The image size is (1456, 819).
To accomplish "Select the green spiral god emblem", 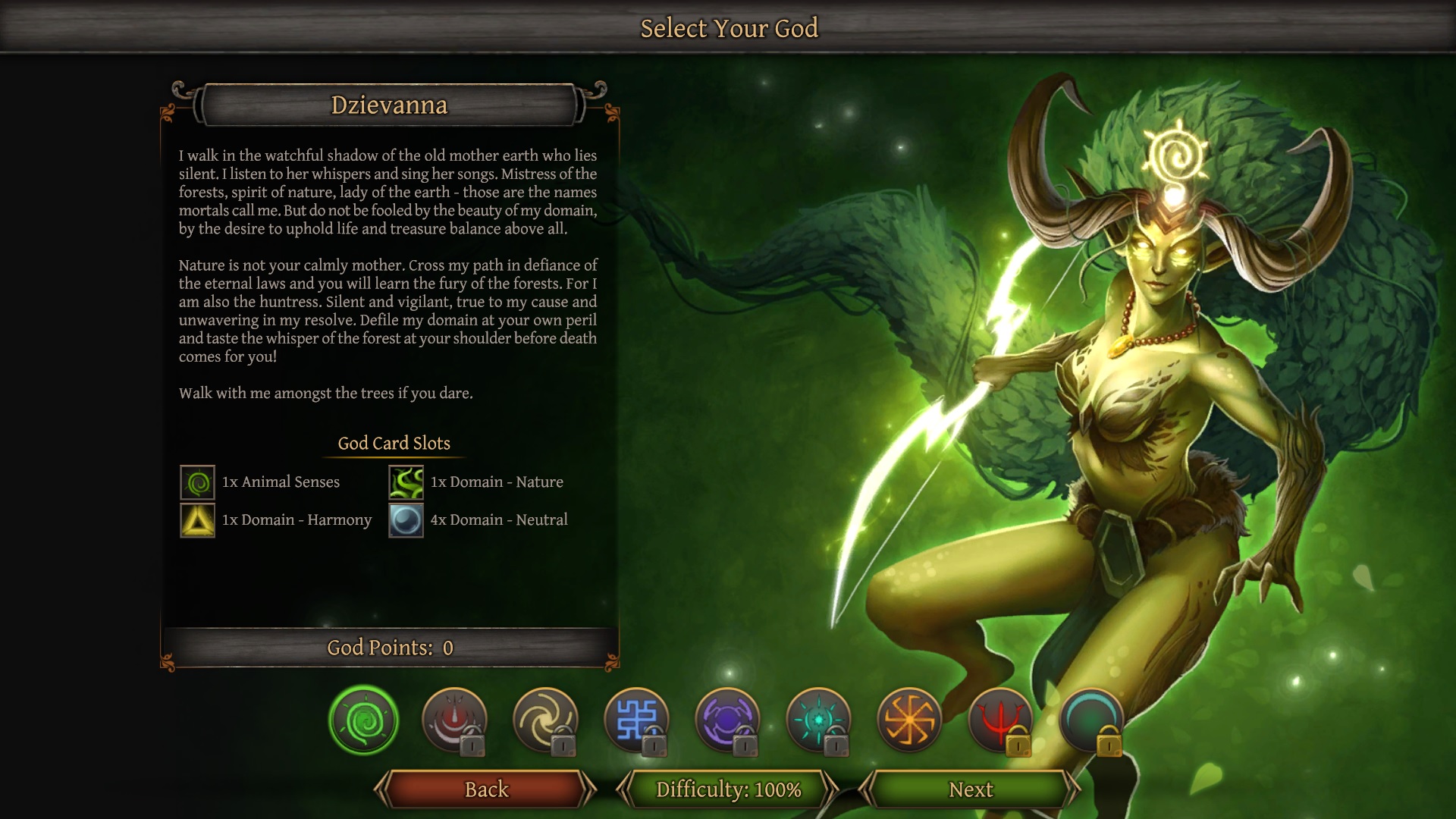I will (x=364, y=720).
